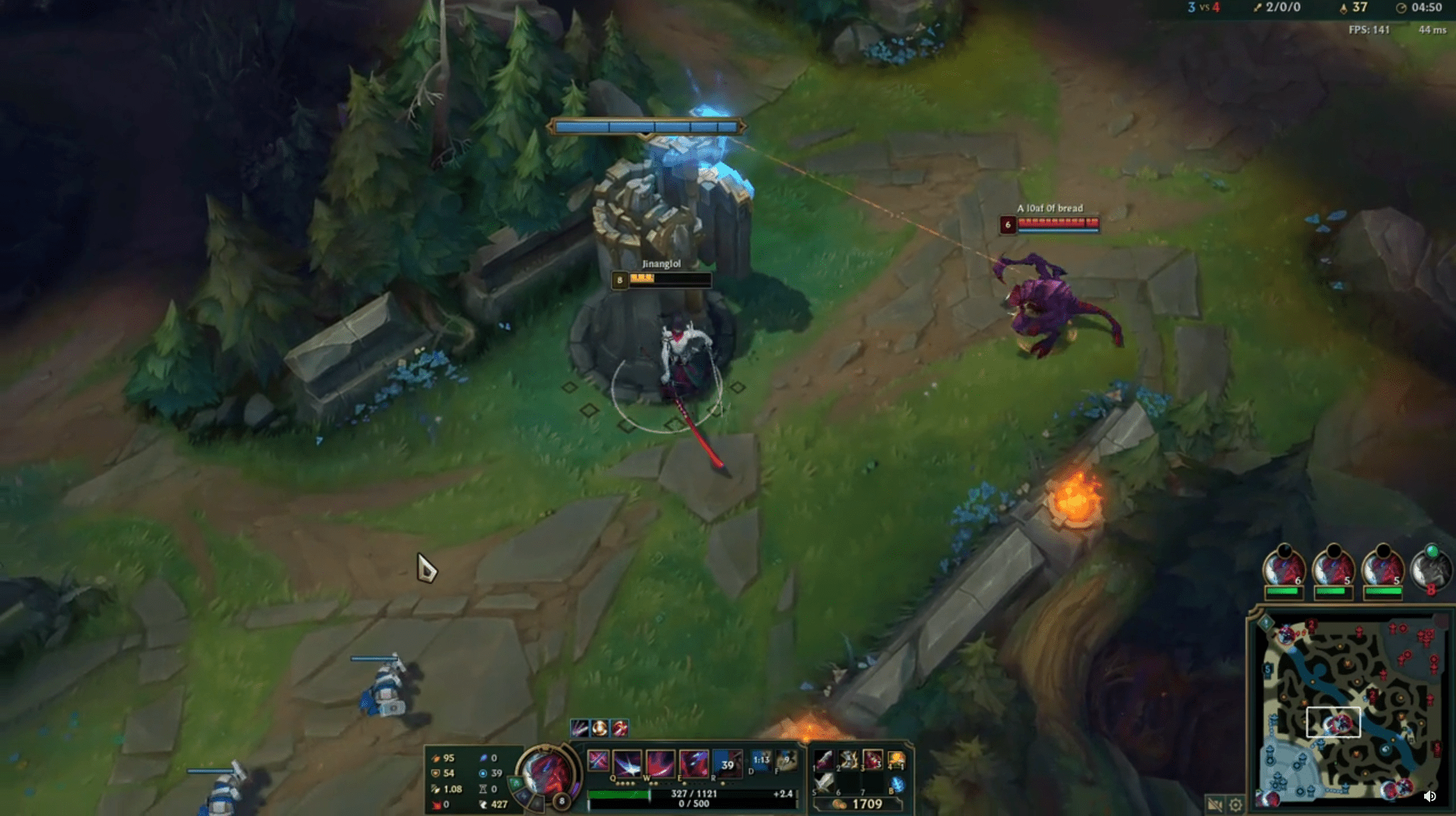Select the level 6 teammate portrait
This screenshot has height=816, width=1456.
click(x=1284, y=569)
